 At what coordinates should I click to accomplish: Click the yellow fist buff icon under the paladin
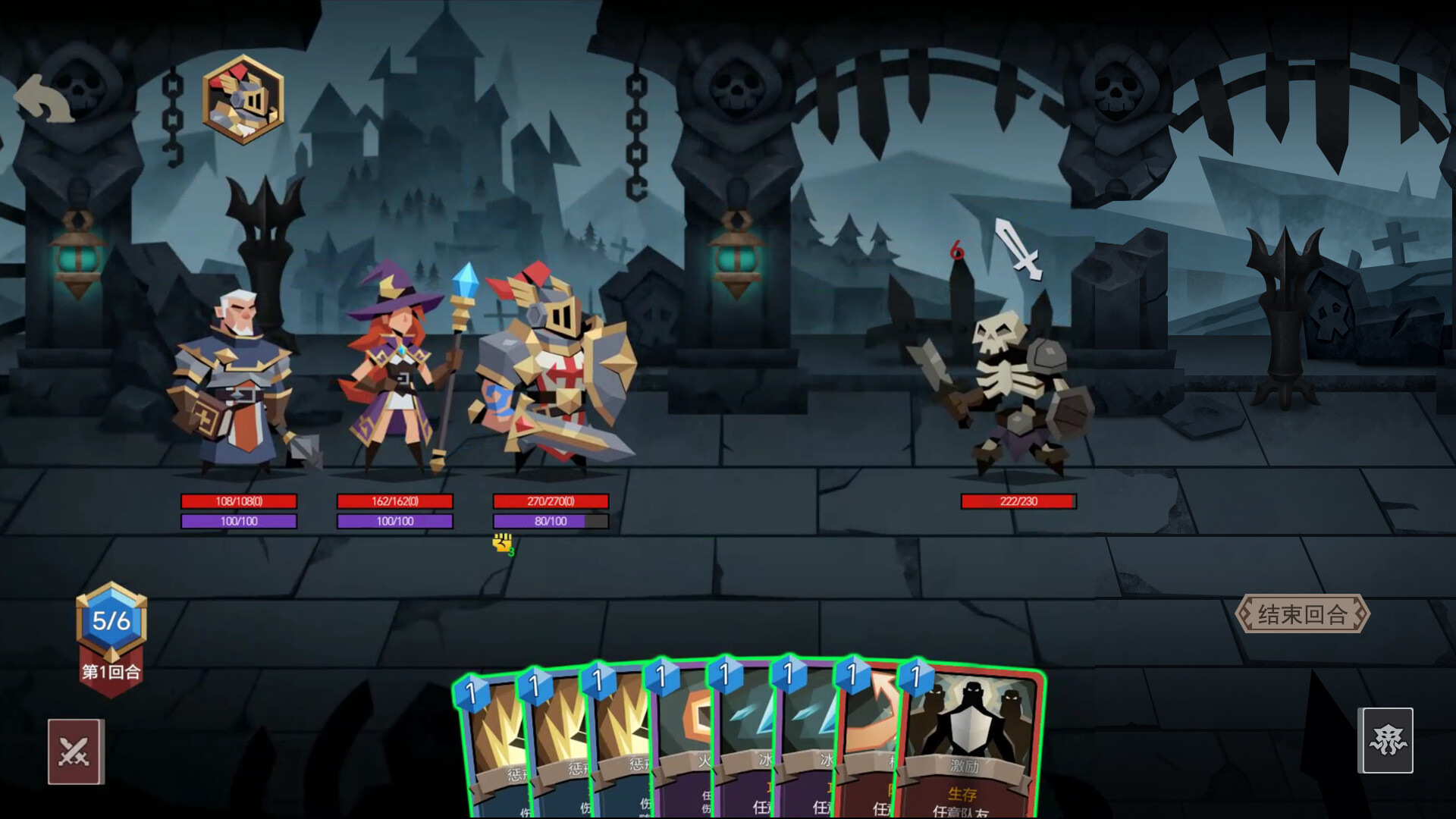(x=503, y=543)
